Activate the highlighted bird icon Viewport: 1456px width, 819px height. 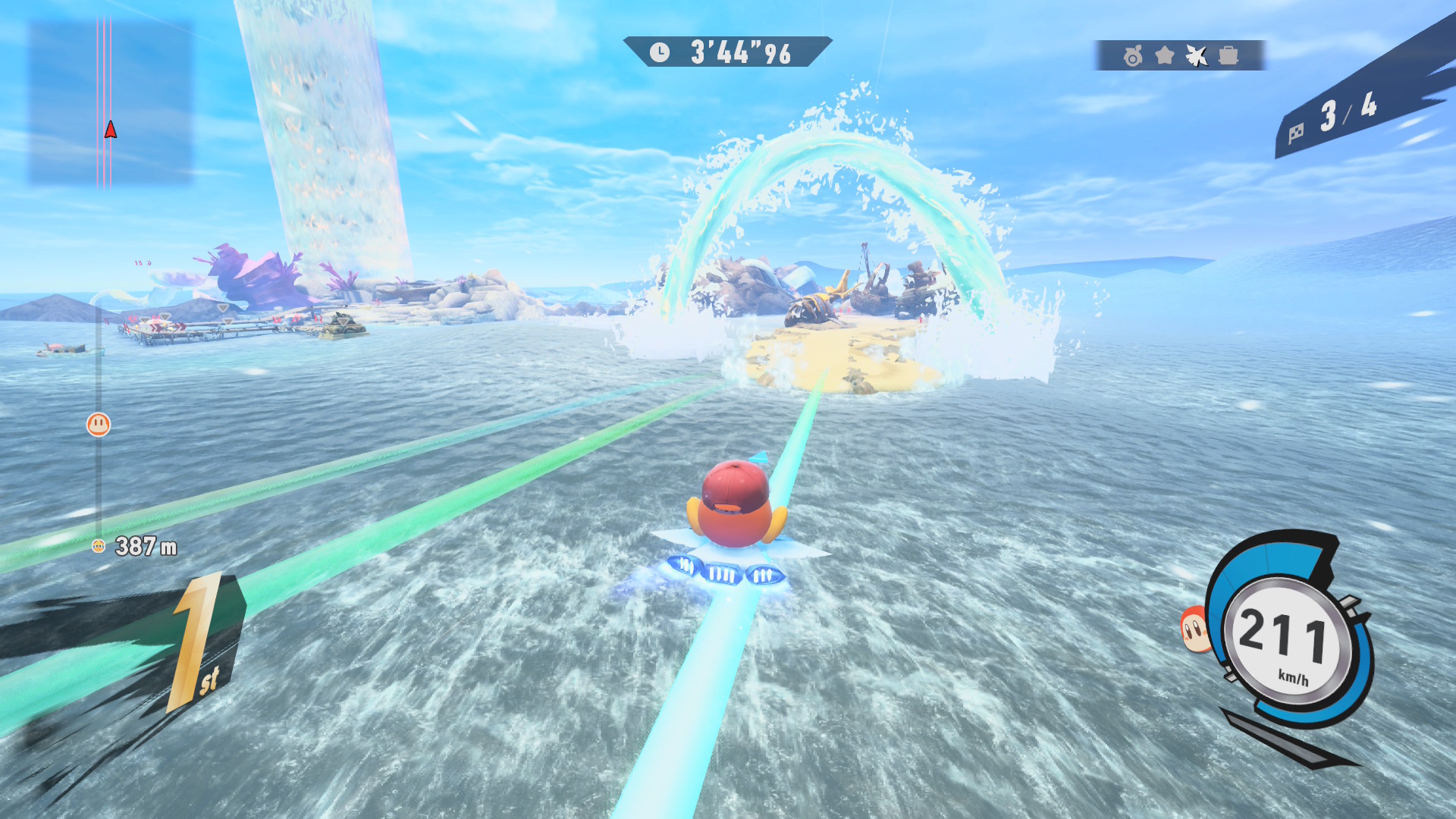click(x=1197, y=55)
